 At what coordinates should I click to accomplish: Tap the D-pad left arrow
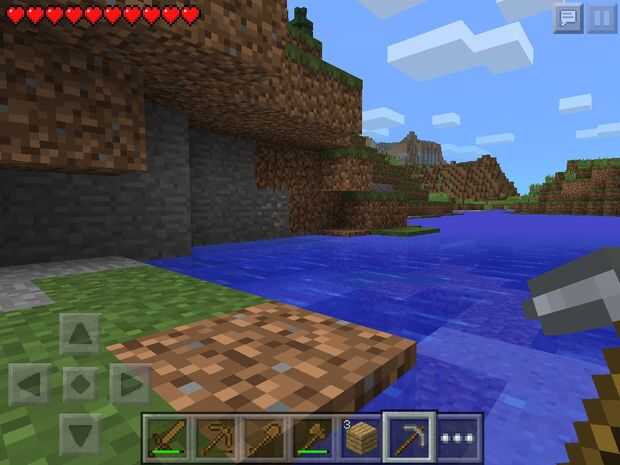click(32, 384)
